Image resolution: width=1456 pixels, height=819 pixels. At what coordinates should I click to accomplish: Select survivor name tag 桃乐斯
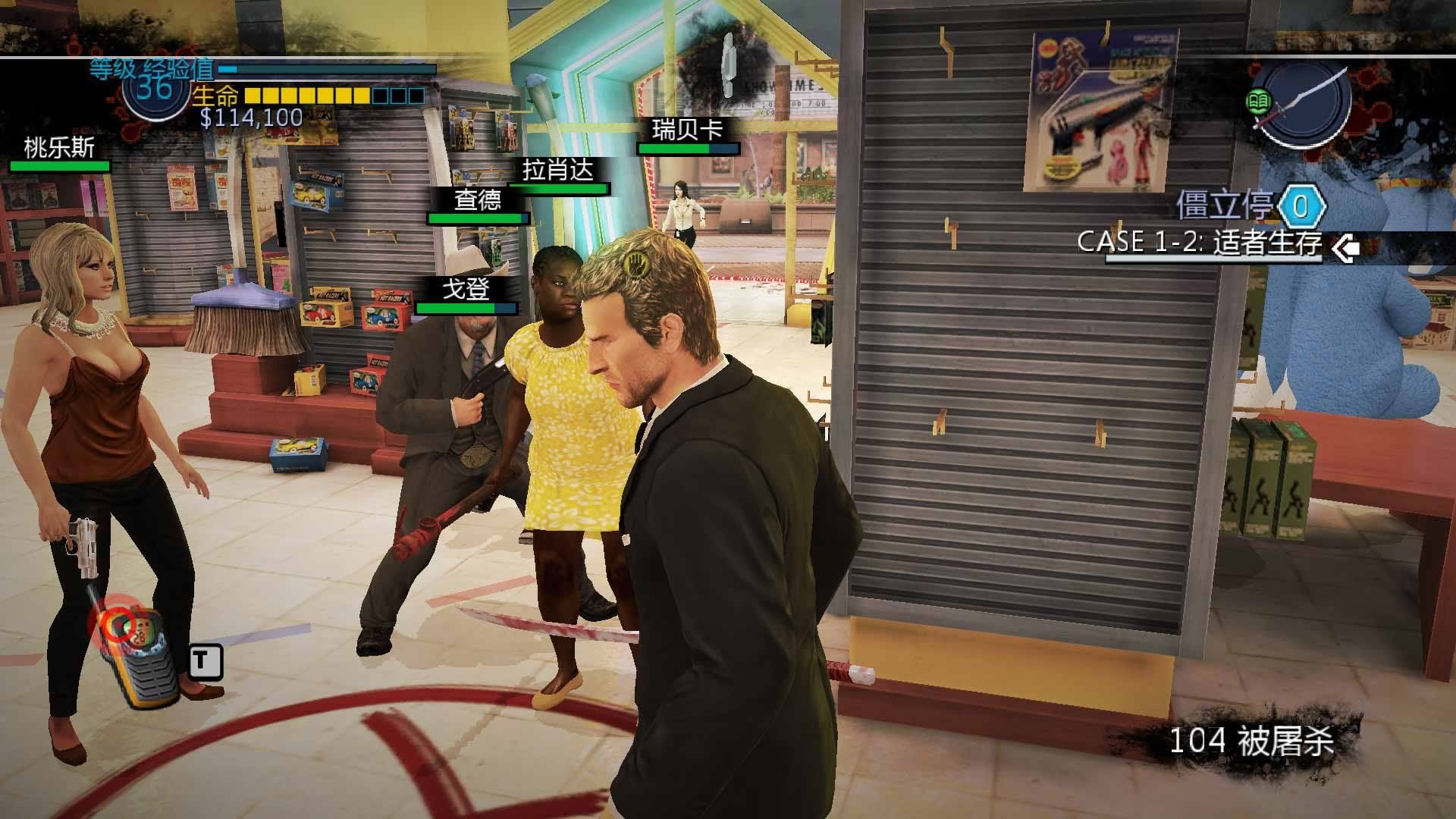pos(59,148)
